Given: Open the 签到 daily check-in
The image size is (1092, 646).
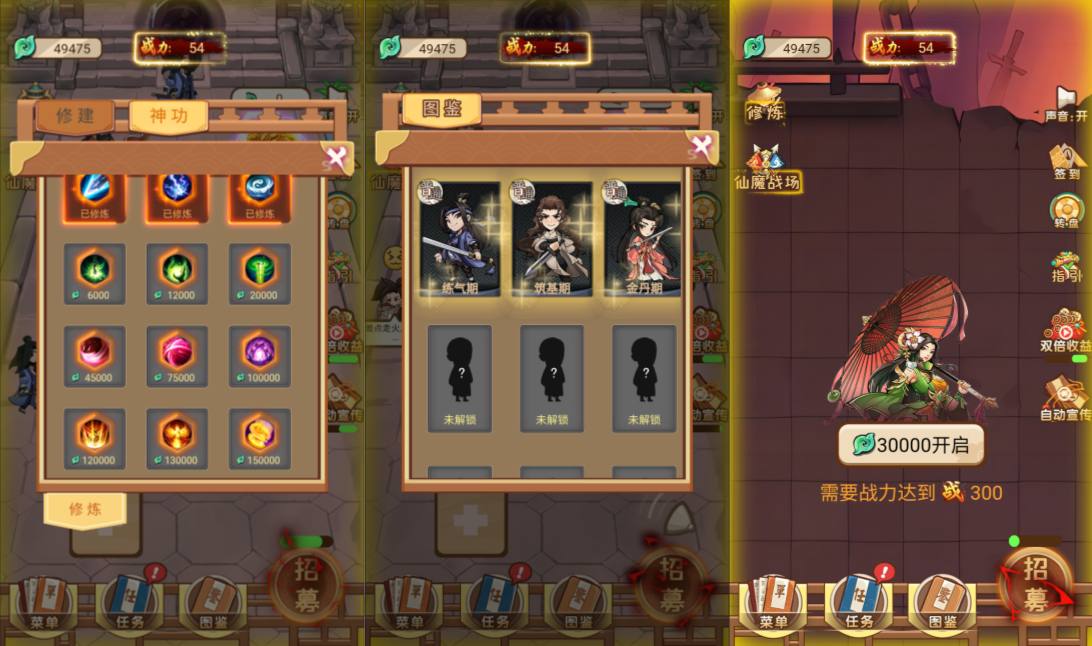Looking at the screenshot, I should click(1066, 162).
